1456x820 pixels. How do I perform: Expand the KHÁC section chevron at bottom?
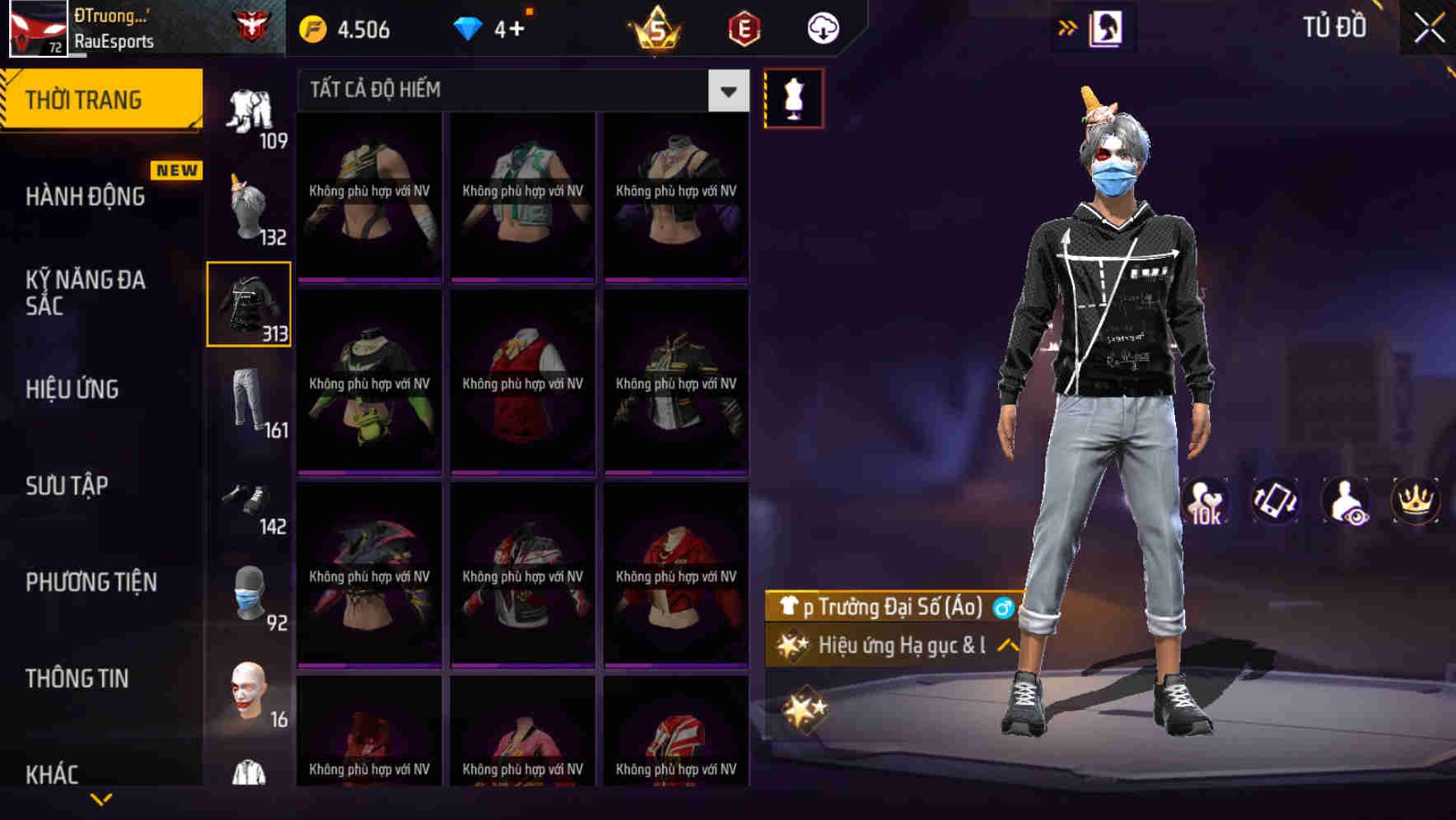(99, 800)
